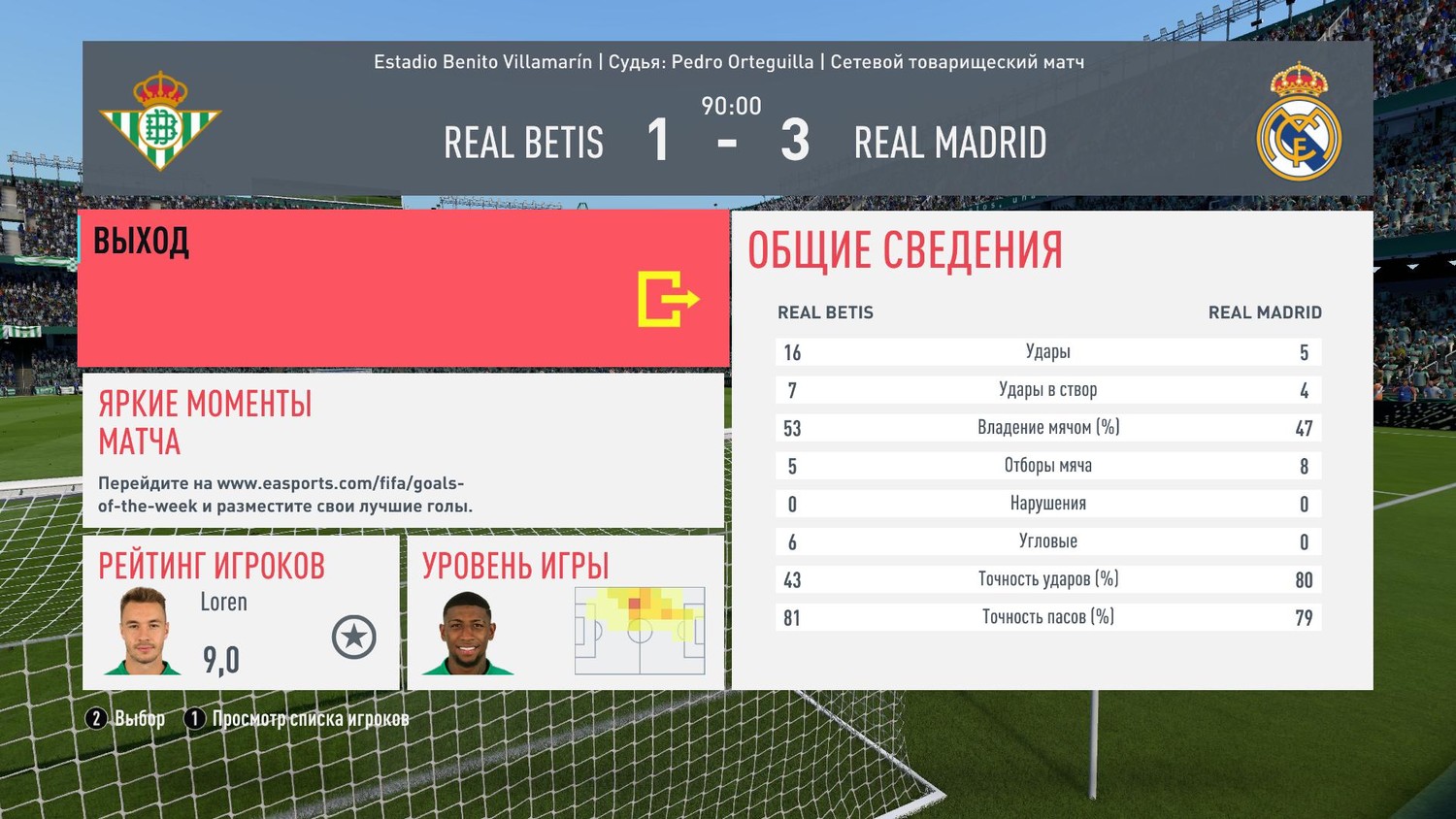
Task: Open the ЯРКИЕ МОМЕНТЫ МАТЧА tile
Action: [403, 450]
